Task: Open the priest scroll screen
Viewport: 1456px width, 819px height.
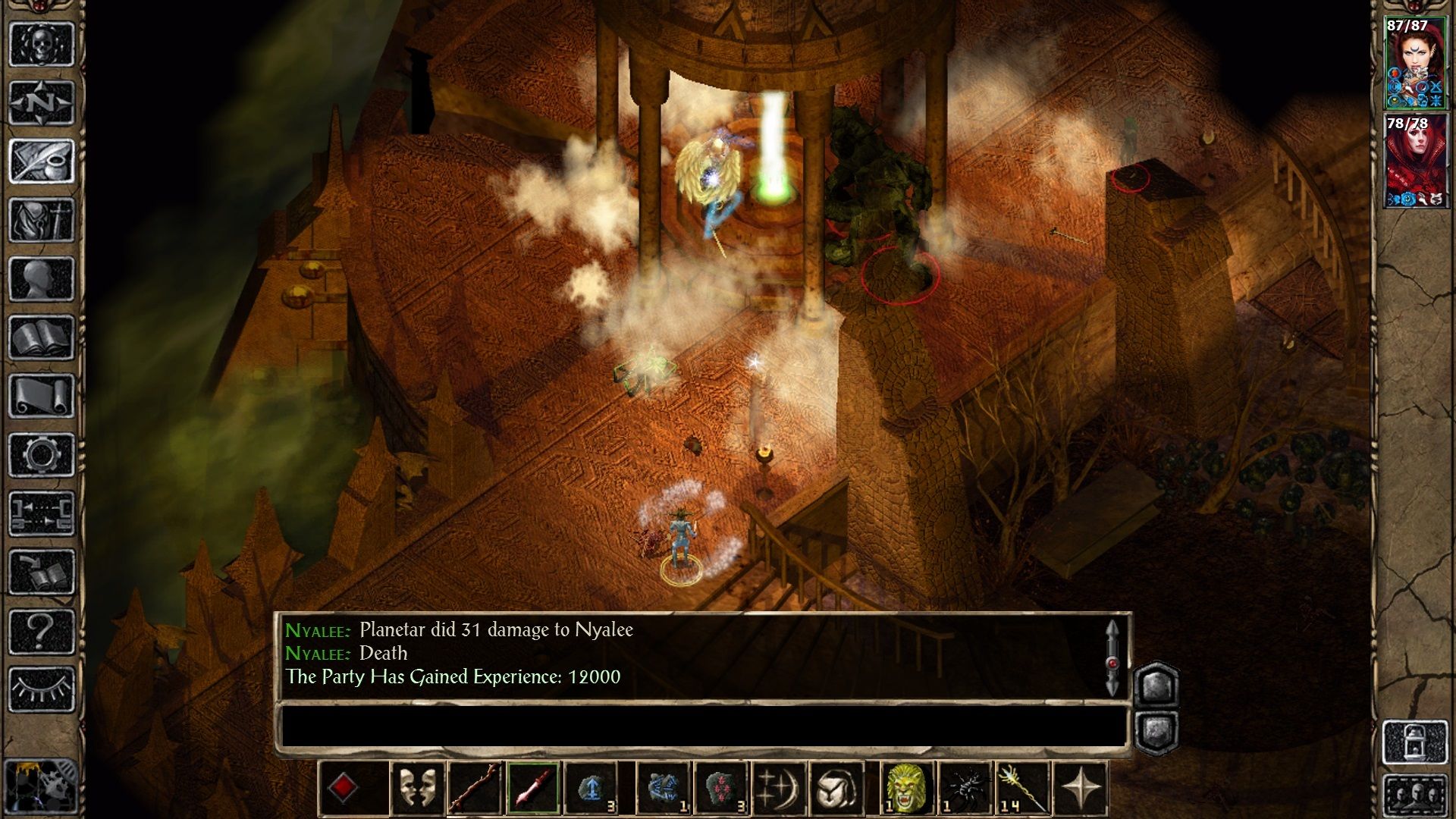Action: click(42, 396)
